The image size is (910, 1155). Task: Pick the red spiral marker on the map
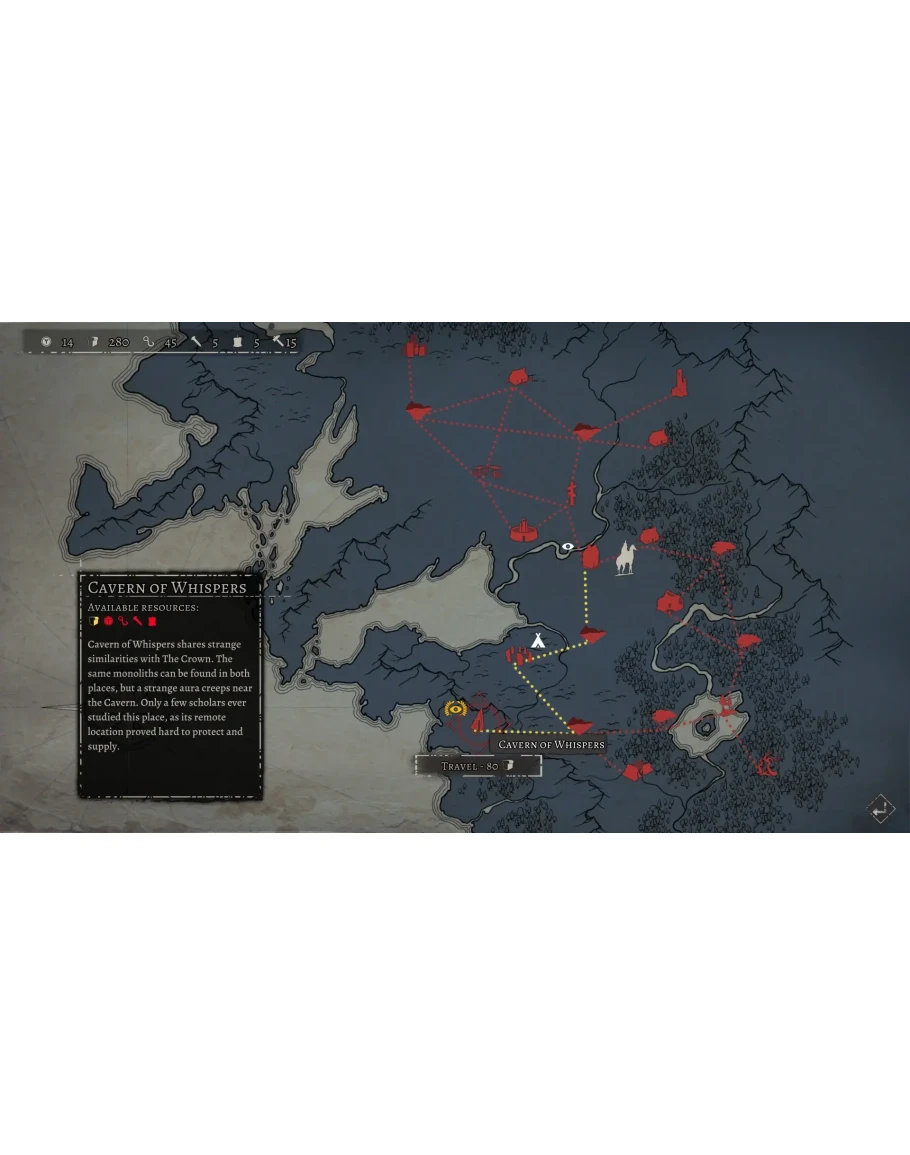768,765
